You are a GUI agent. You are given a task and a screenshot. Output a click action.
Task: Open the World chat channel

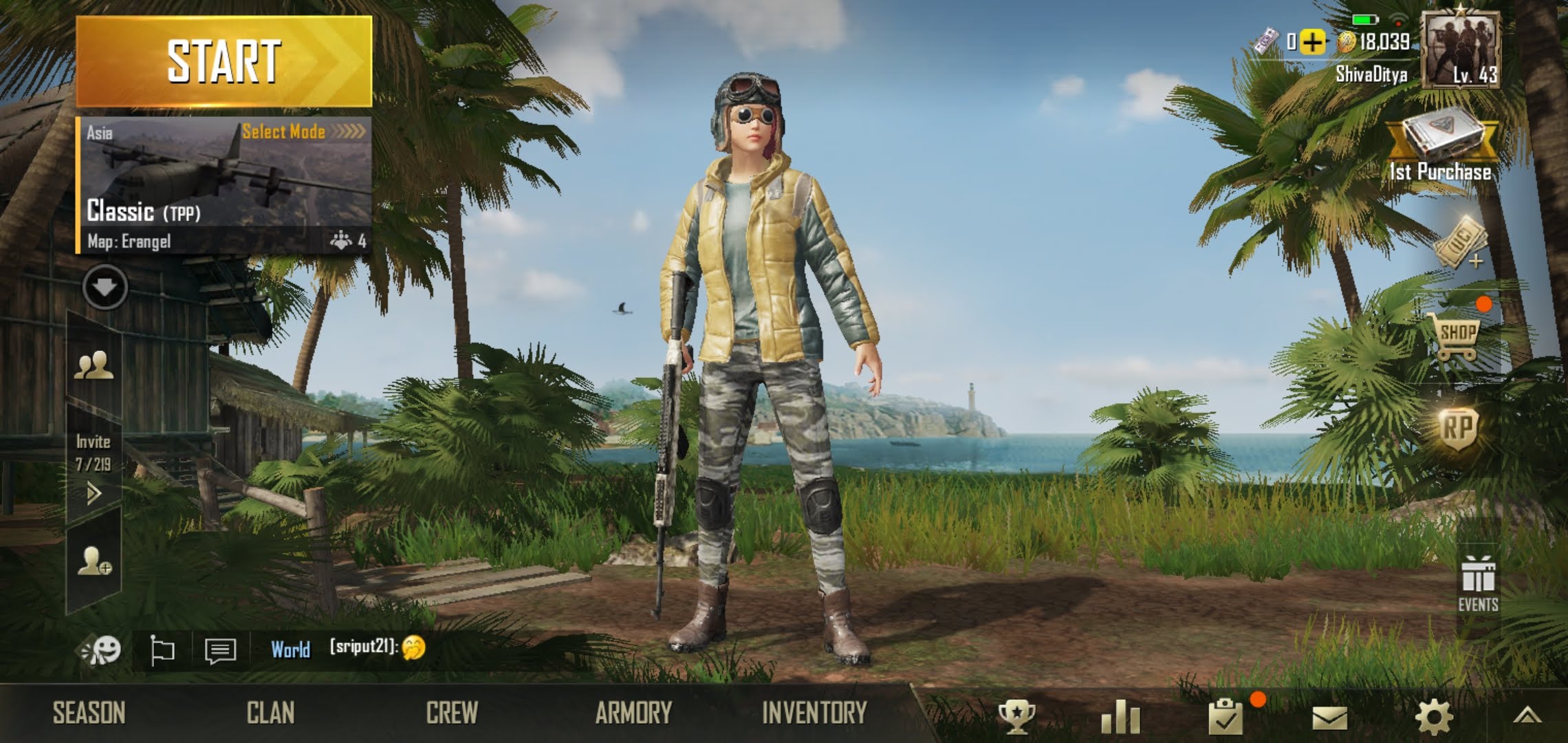coord(290,649)
